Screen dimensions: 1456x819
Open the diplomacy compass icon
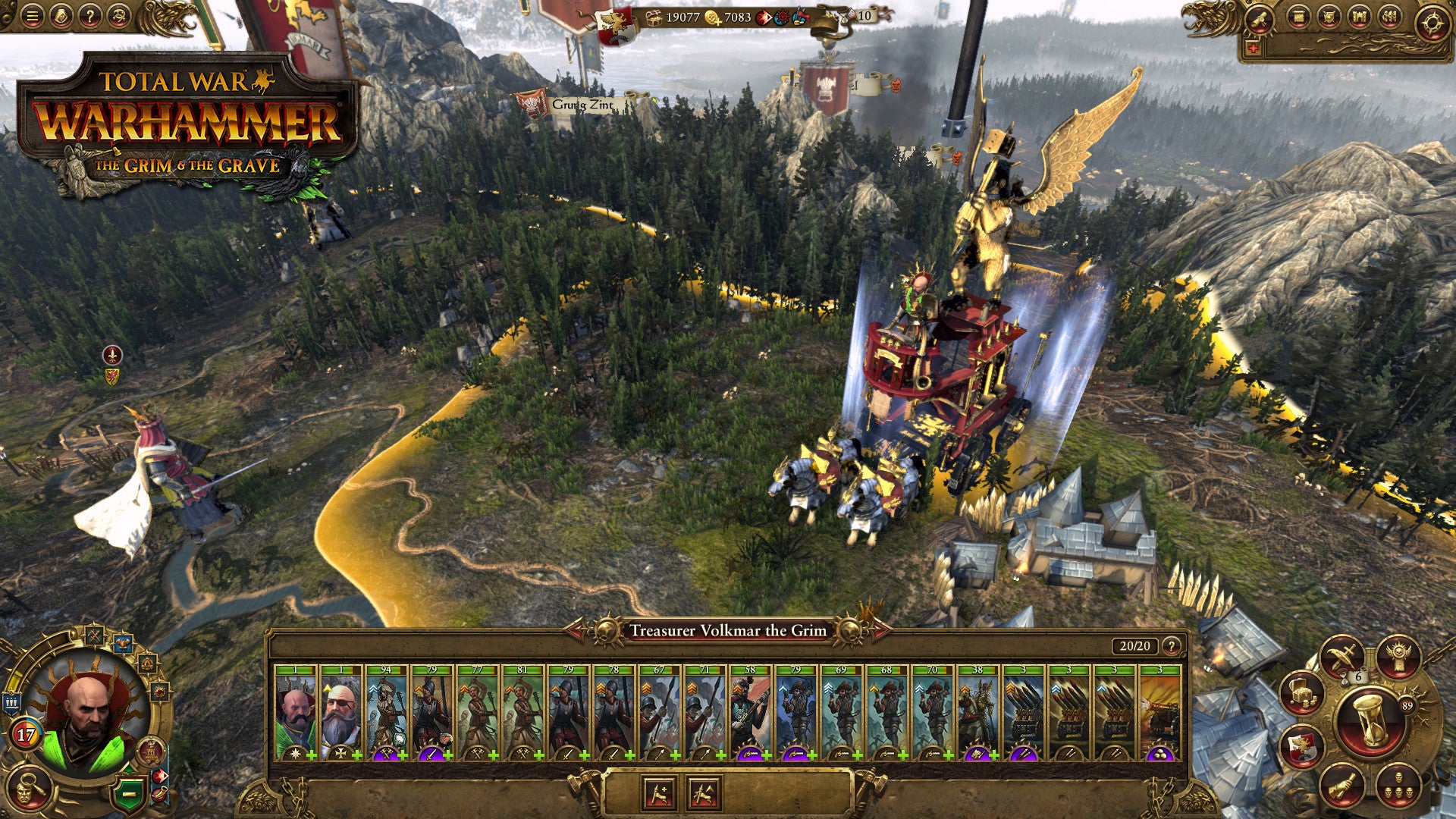coord(1433,22)
